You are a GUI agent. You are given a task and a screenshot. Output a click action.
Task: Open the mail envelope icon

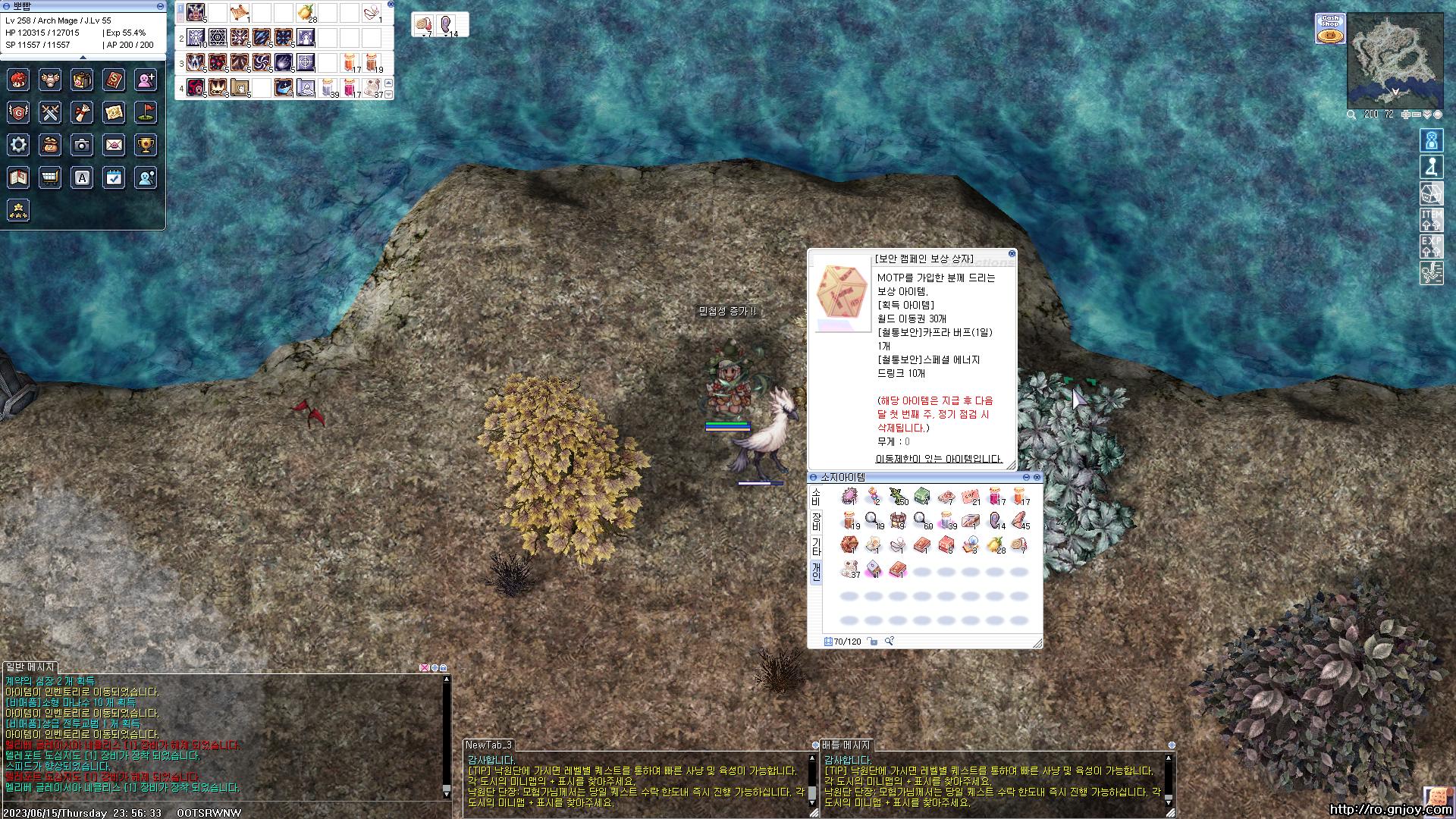(x=114, y=144)
